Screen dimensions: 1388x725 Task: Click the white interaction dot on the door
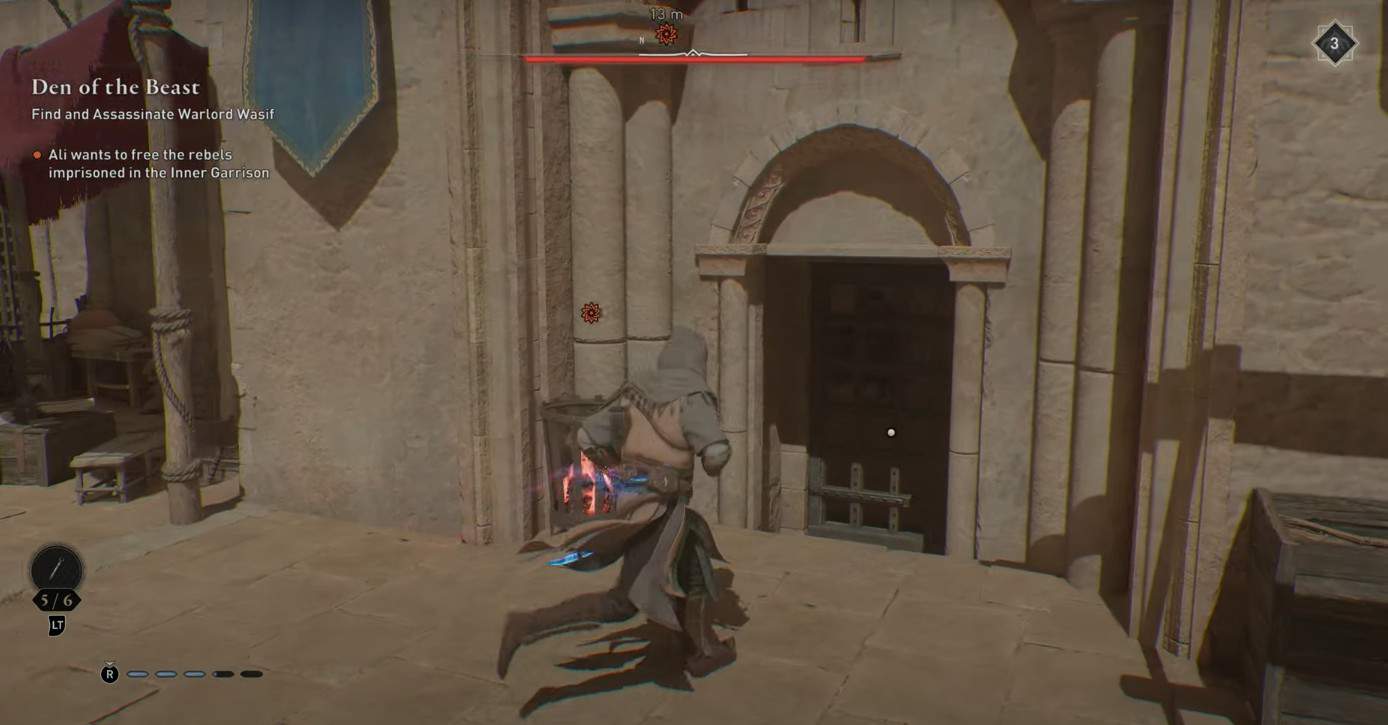click(890, 432)
